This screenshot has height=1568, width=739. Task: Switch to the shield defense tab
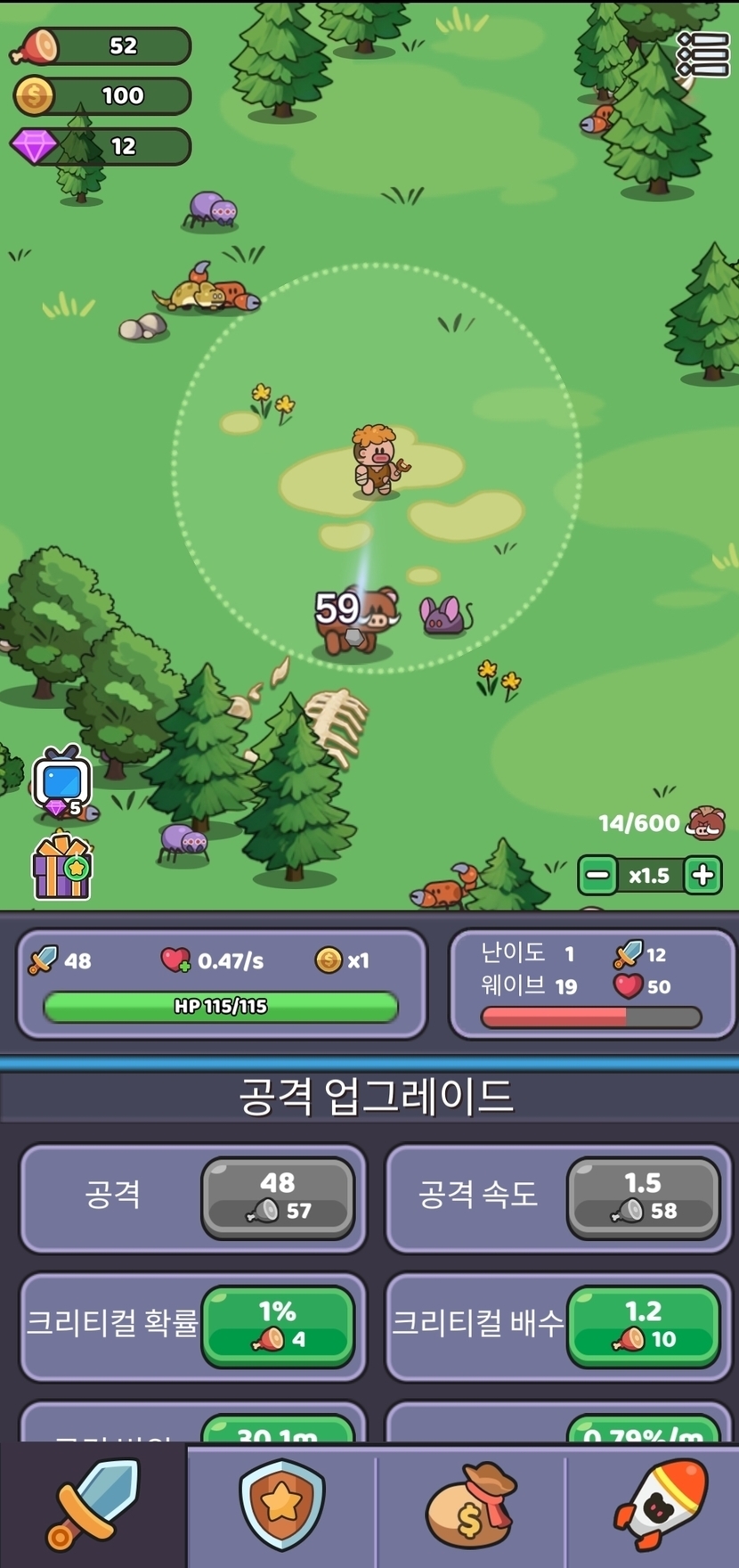281,1506
